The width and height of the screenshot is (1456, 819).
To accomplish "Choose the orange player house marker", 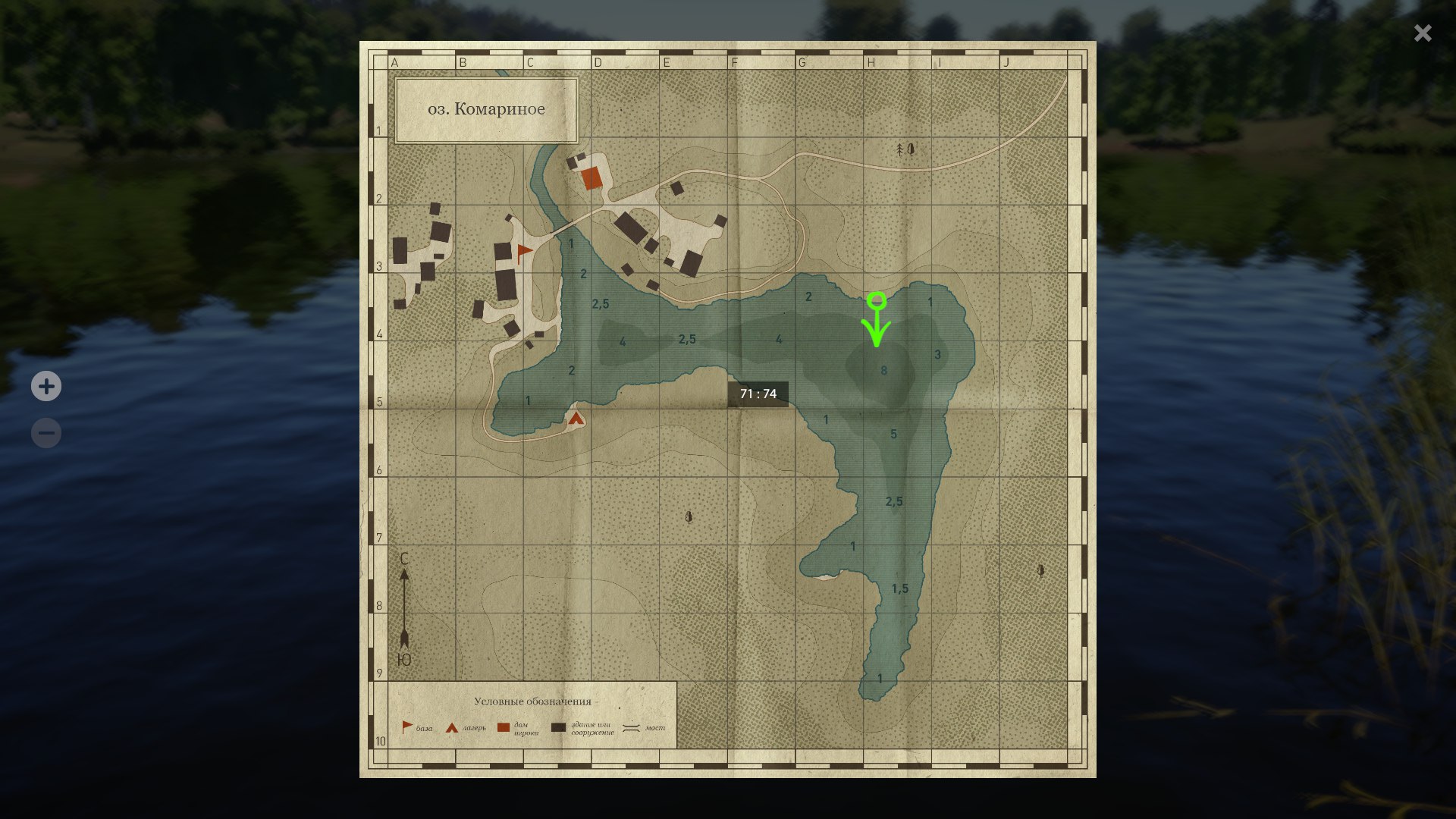I will coord(591,179).
